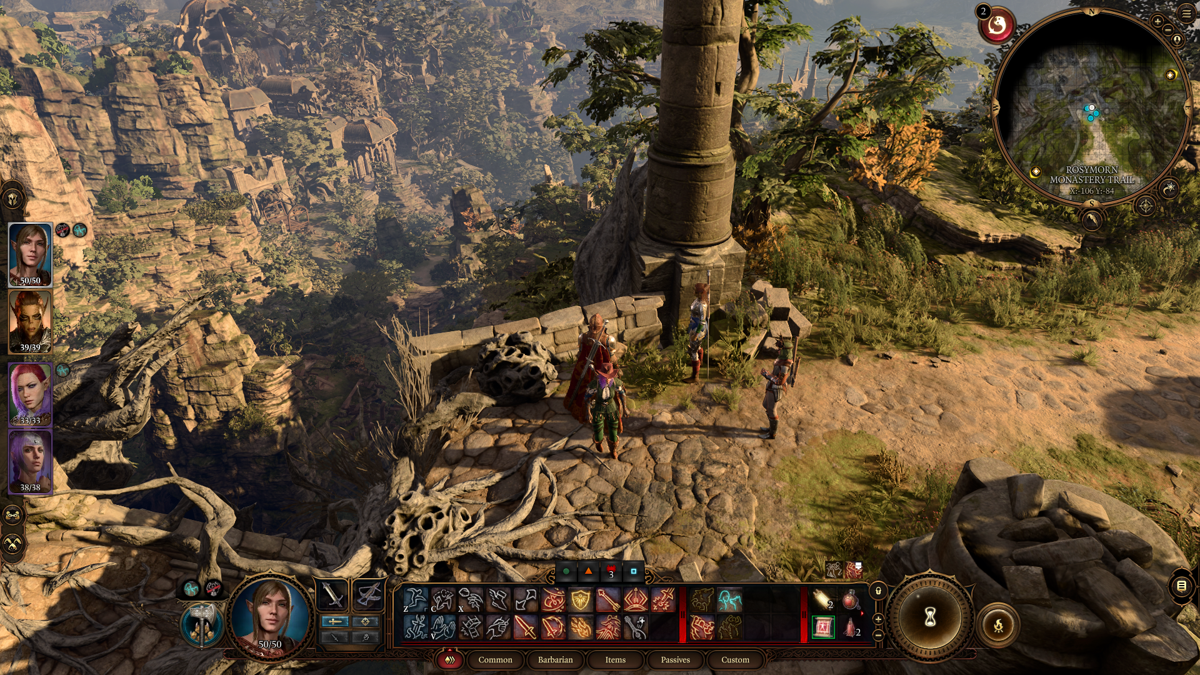
Task: Show the Passives hotbar tab
Action: click(x=675, y=660)
